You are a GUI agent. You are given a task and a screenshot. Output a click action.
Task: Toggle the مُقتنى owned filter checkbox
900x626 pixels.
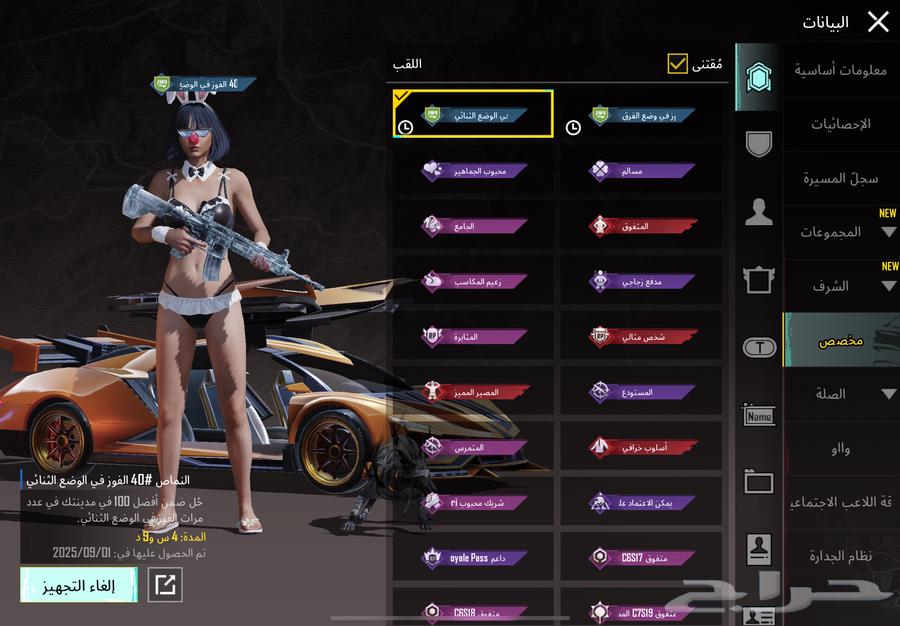678,64
